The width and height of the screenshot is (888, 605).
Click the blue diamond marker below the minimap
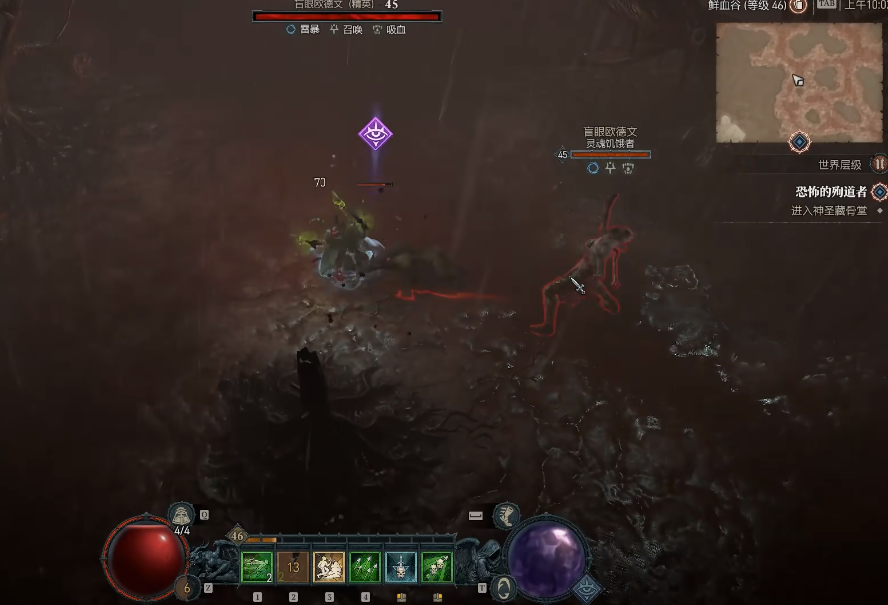[x=799, y=142]
